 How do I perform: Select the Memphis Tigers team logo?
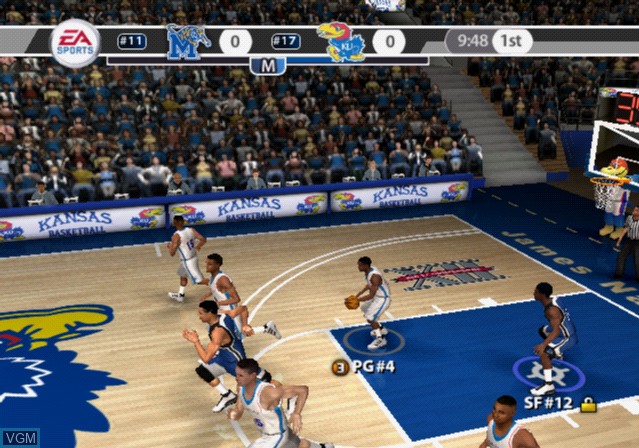click(x=188, y=42)
